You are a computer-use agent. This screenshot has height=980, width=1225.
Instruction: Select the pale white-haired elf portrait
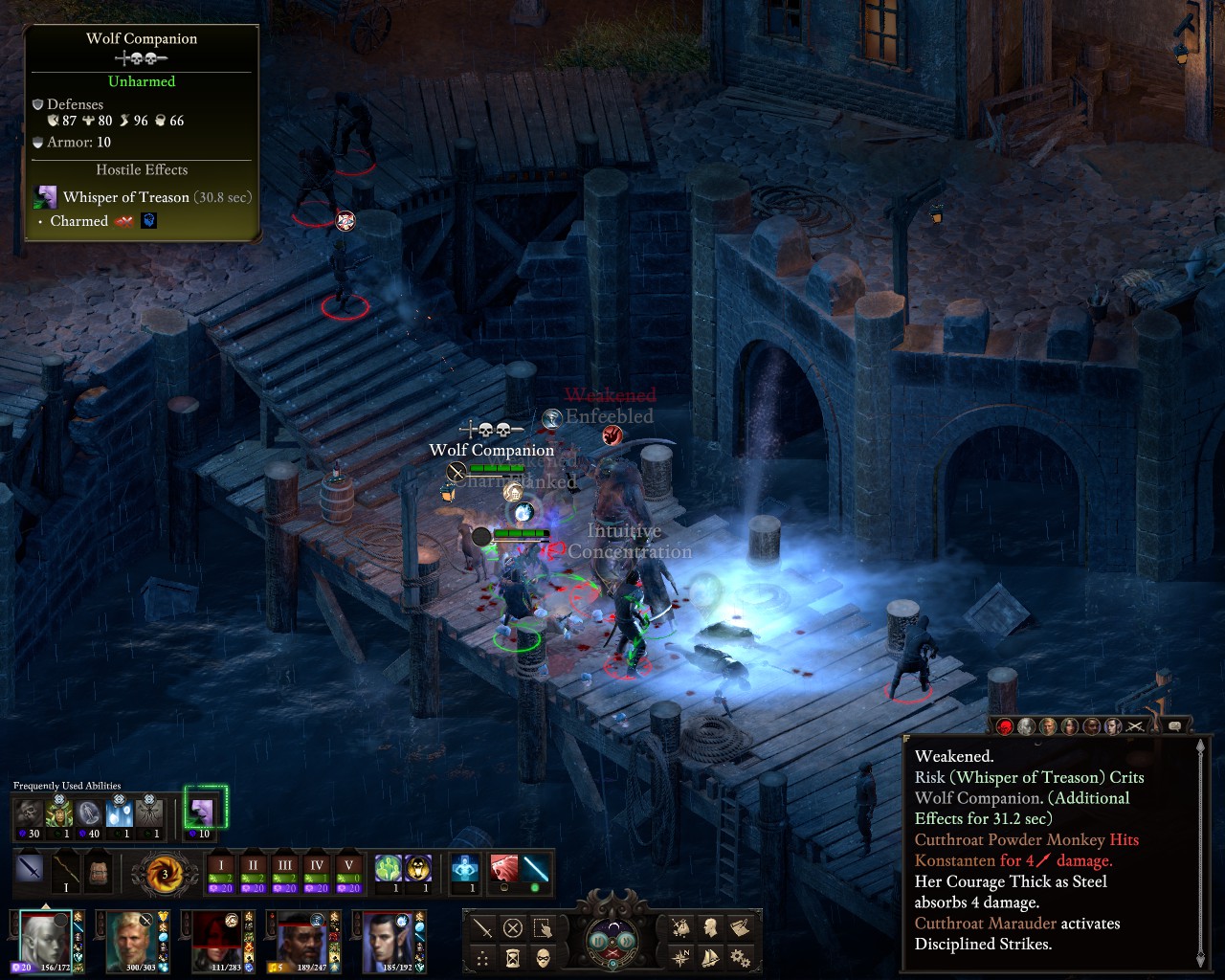click(x=43, y=940)
